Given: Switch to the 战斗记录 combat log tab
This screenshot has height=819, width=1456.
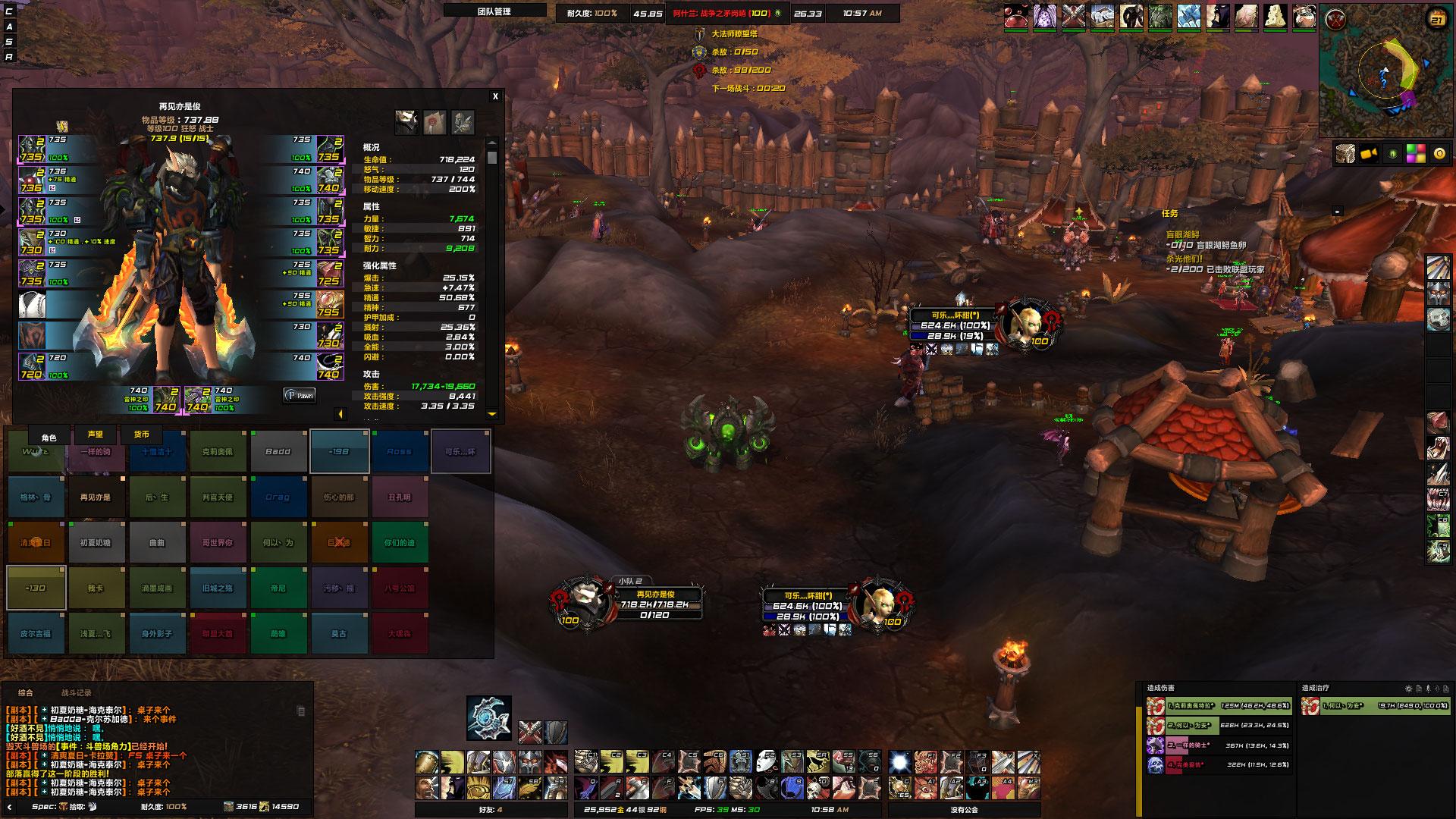Looking at the screenshot, I should click(x=76, y=692).
